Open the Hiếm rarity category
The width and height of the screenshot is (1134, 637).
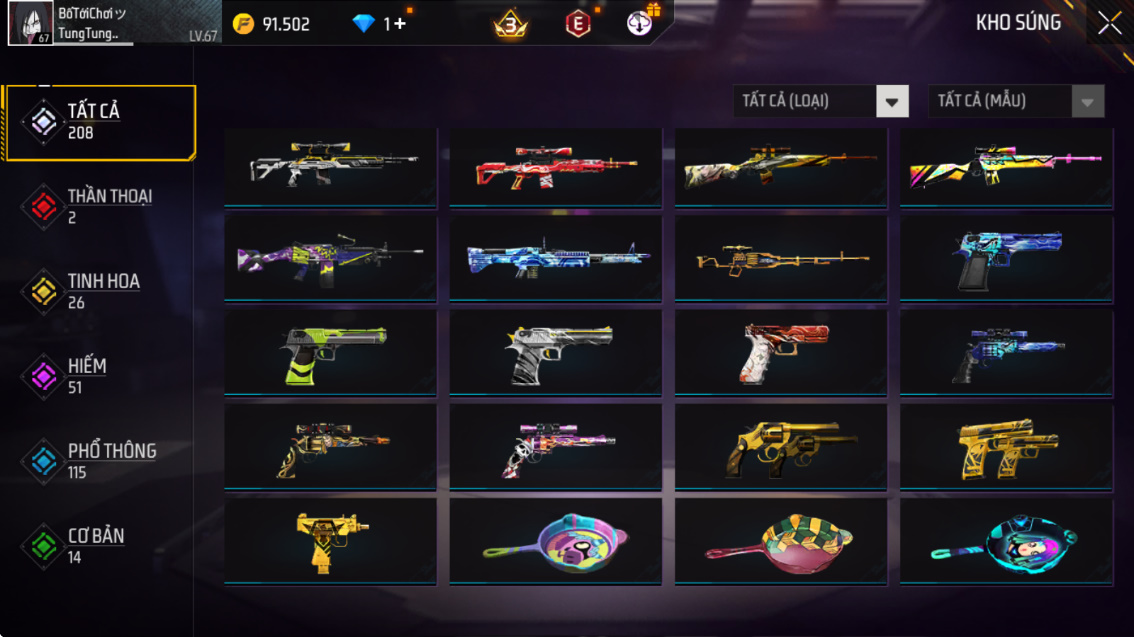pyautogui.click(x=99, y=376)
